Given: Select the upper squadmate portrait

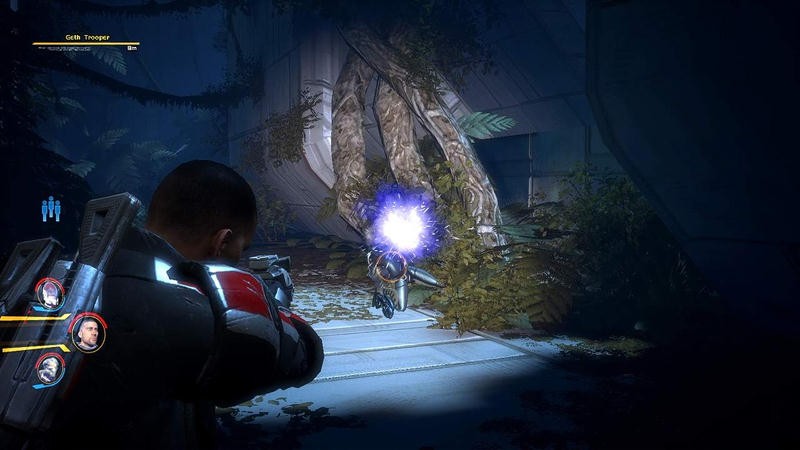Looking at the screenshot, I should click(50, 293).
